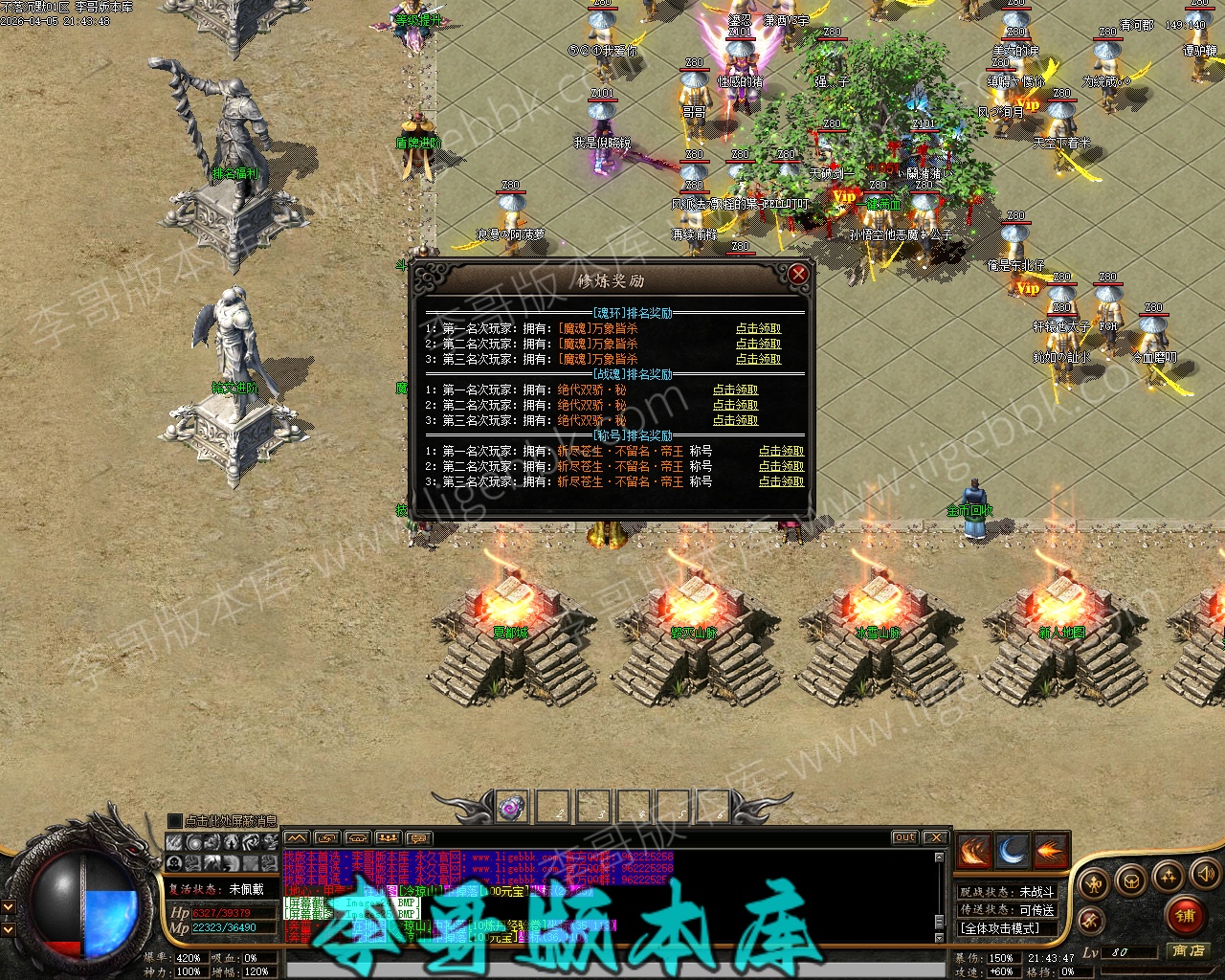Claim third-place 战魂 ranking reward
The width and height of the screenshot is (1225, 980).
click(735, 421)
